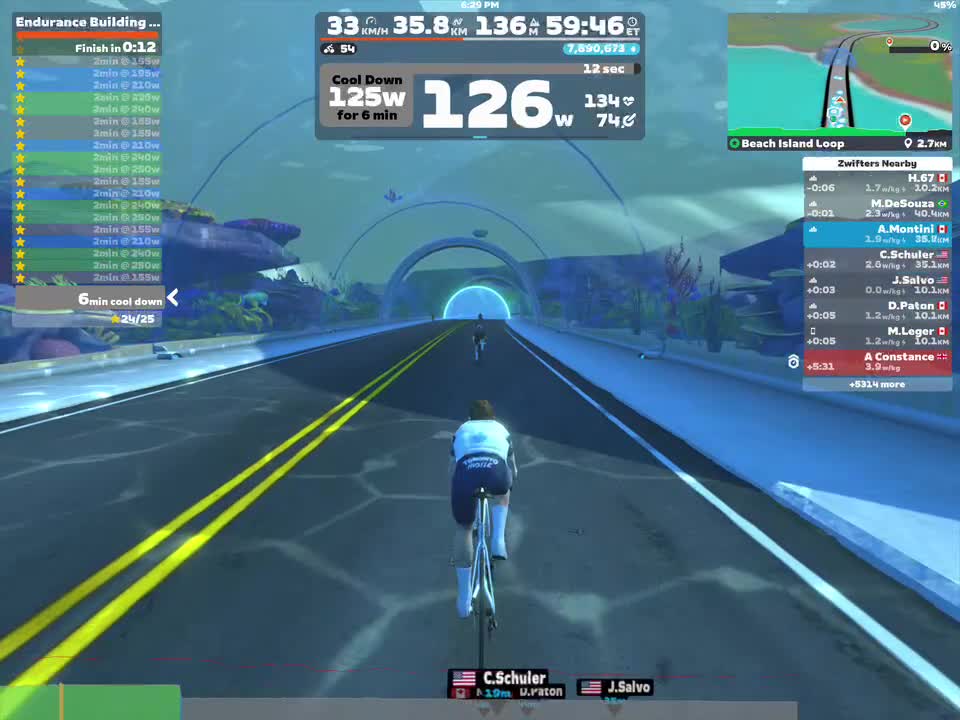Image resolution: width=960 pixels, height=720 pixels.
Task: Collapse the workout panel with the arrow
Action: click(x=173, y=297)
